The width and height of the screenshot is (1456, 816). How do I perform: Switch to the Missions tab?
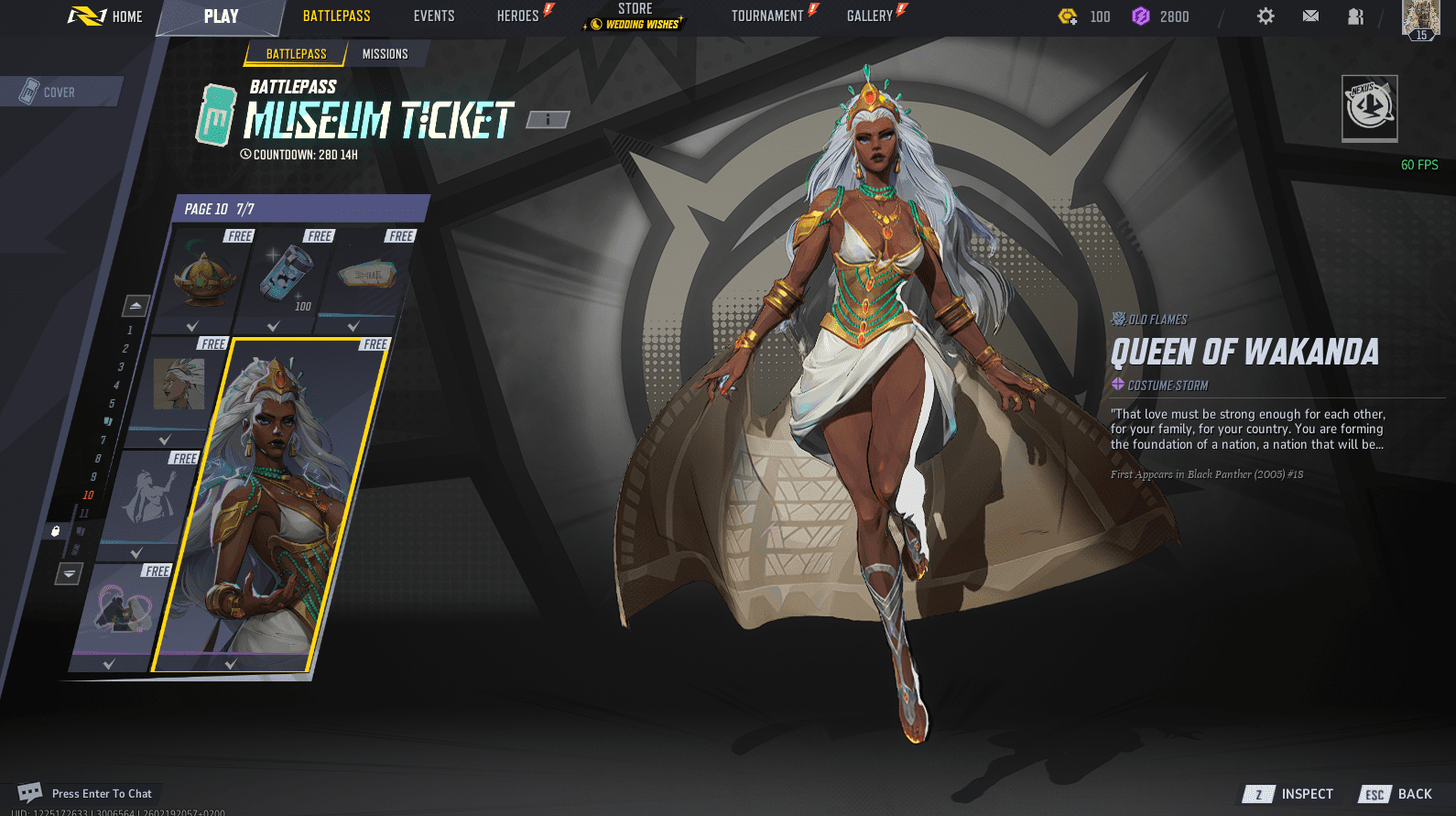tap(385, 54)
